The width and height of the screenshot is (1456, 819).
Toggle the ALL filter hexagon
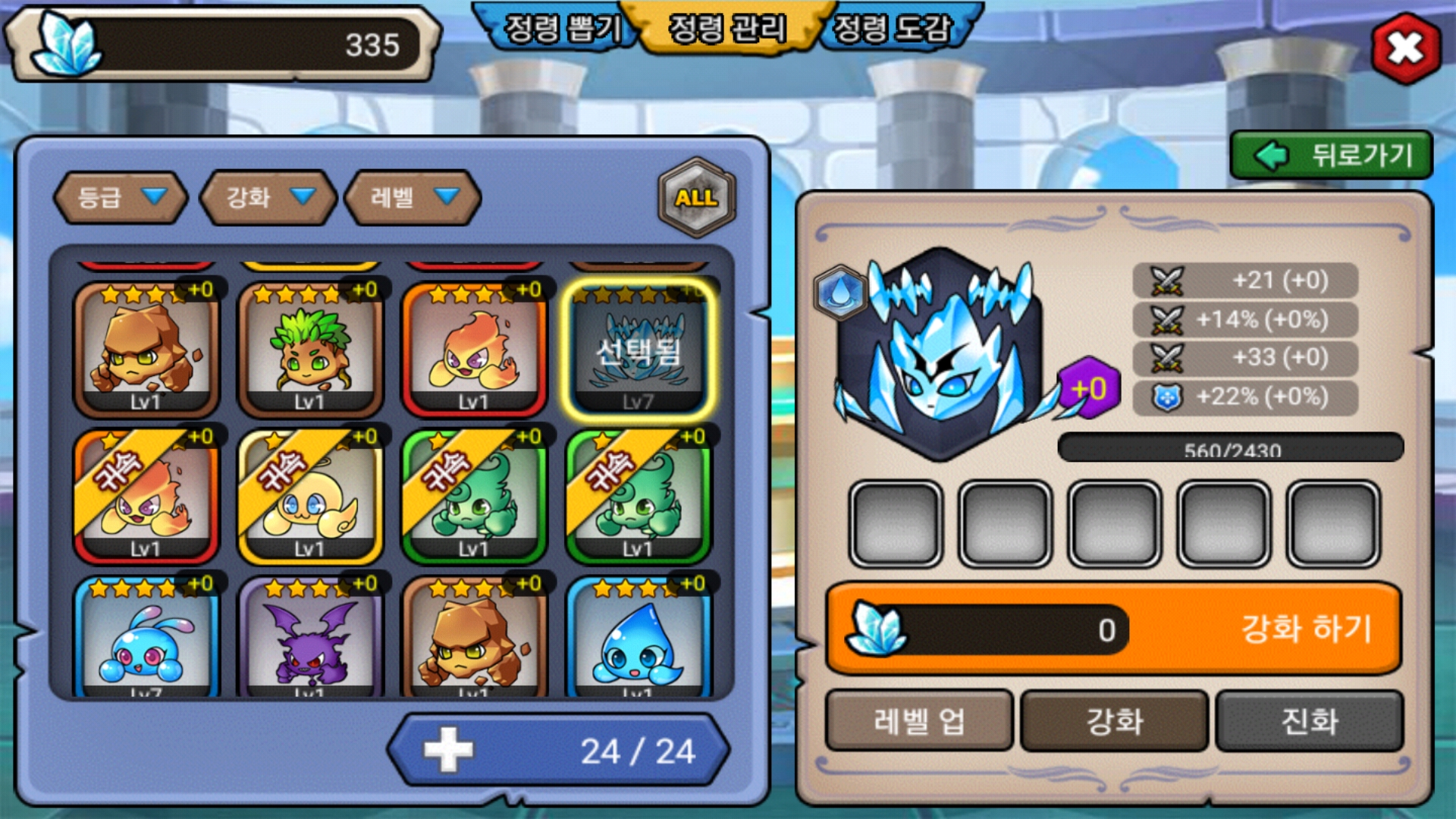[696, 198]
